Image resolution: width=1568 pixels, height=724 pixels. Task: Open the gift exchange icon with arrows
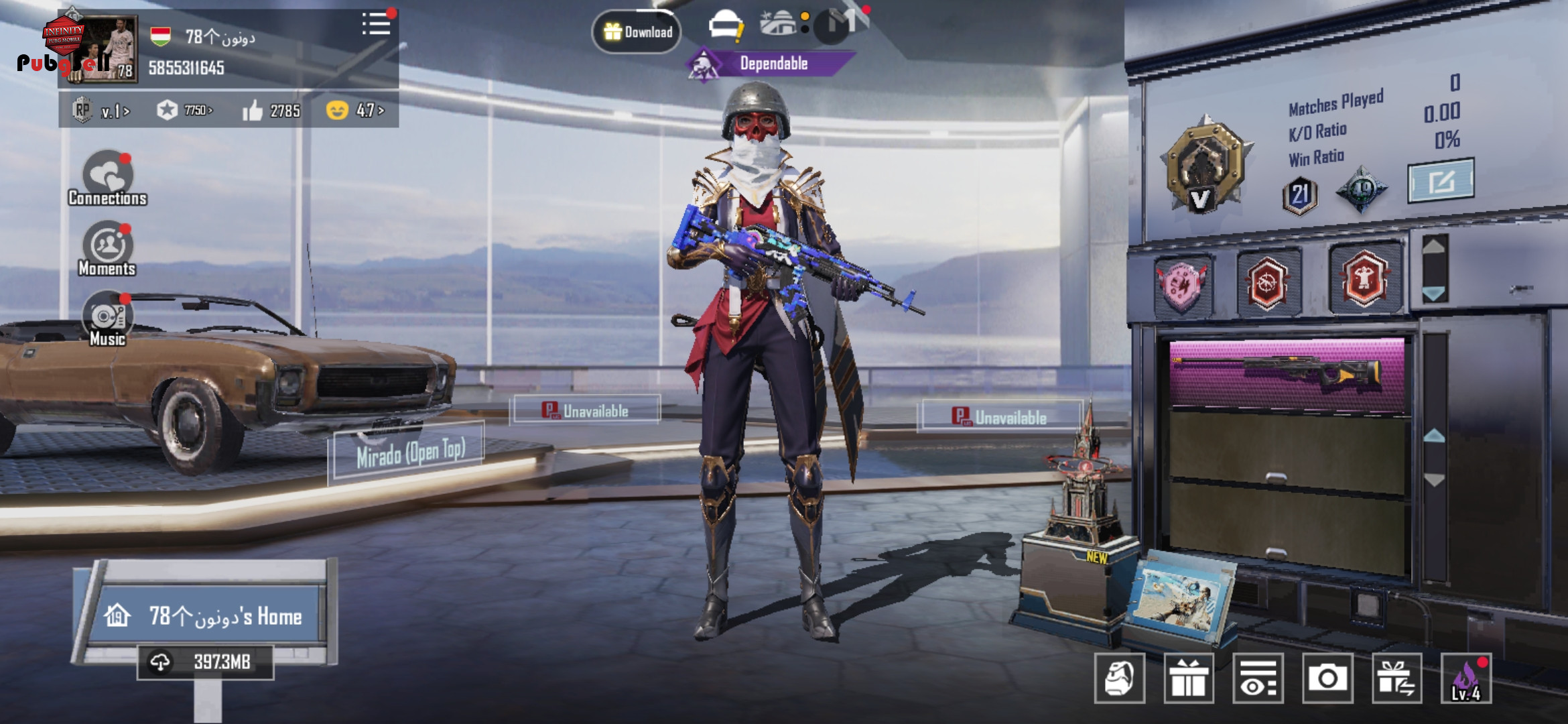tap(1396, 678)
